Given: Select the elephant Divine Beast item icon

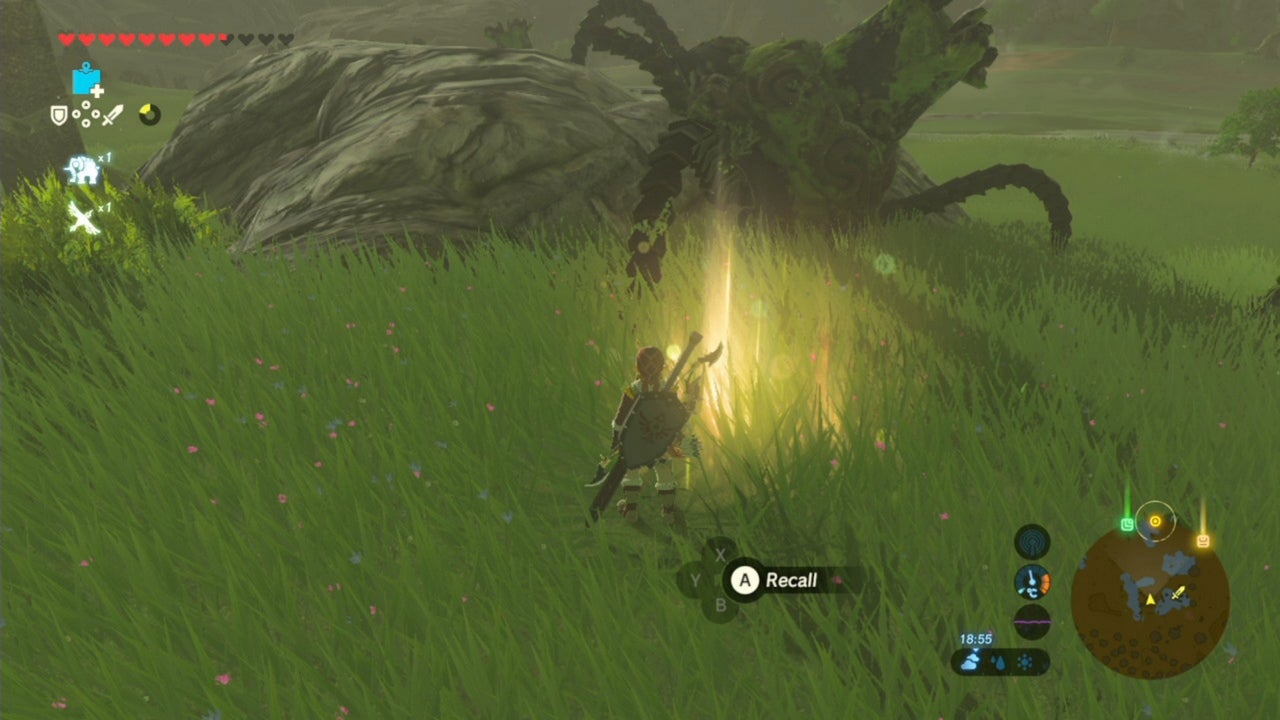Looking at the screenshot, I should point(83,168).
